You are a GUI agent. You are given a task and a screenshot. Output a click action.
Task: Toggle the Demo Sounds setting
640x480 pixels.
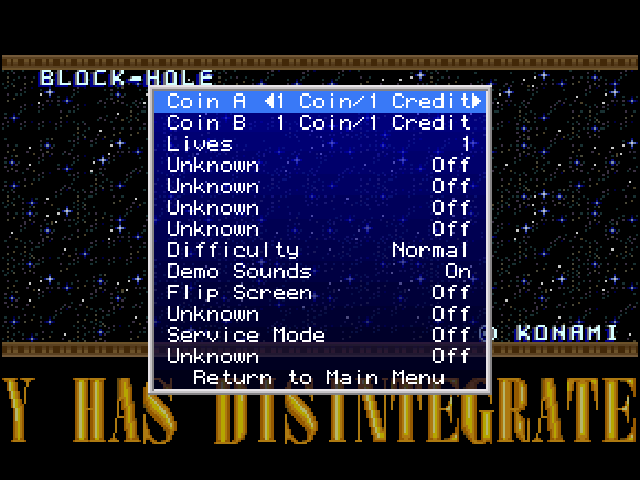tap(318, 271)
